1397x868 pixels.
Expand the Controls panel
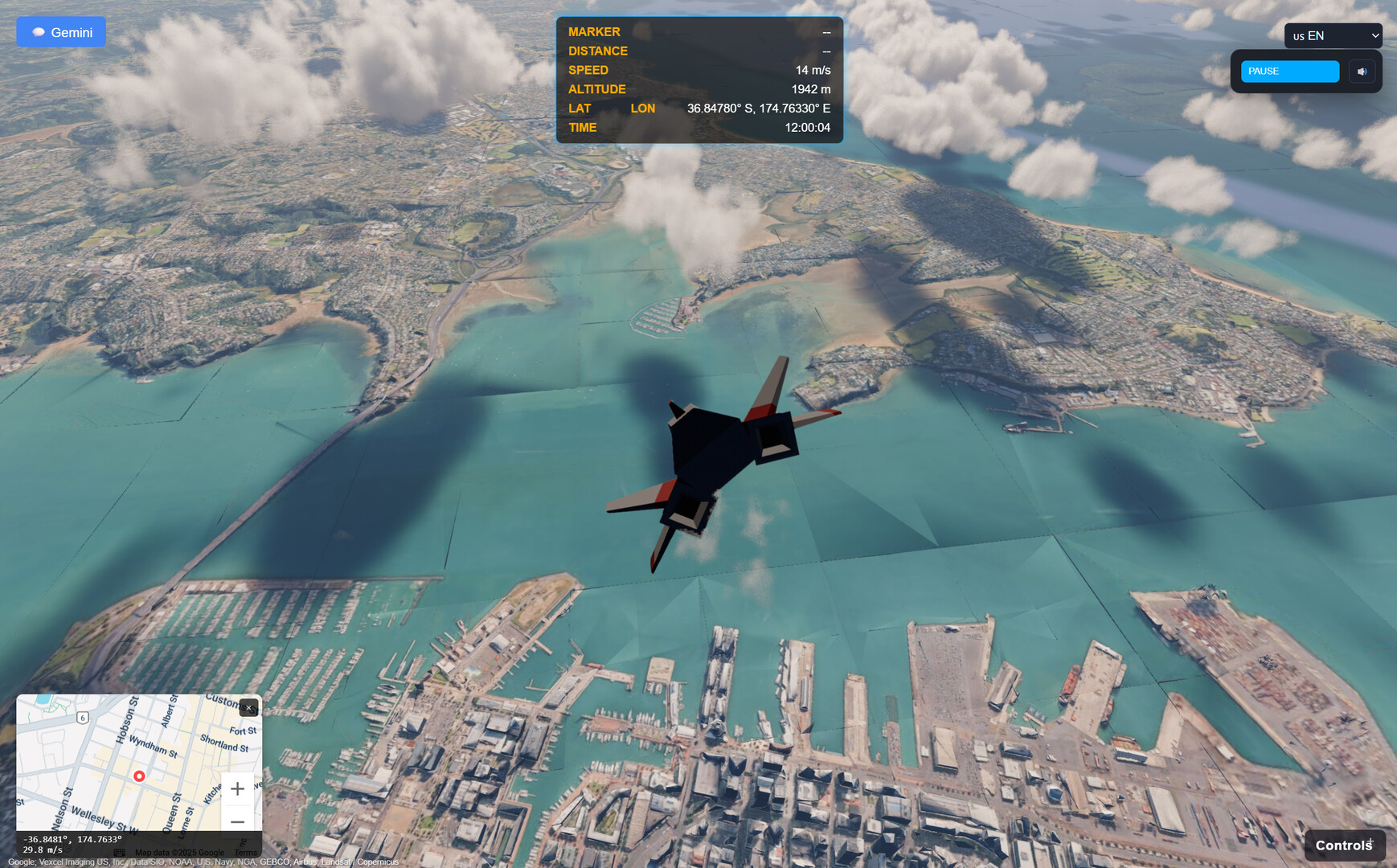point(1344,845)
